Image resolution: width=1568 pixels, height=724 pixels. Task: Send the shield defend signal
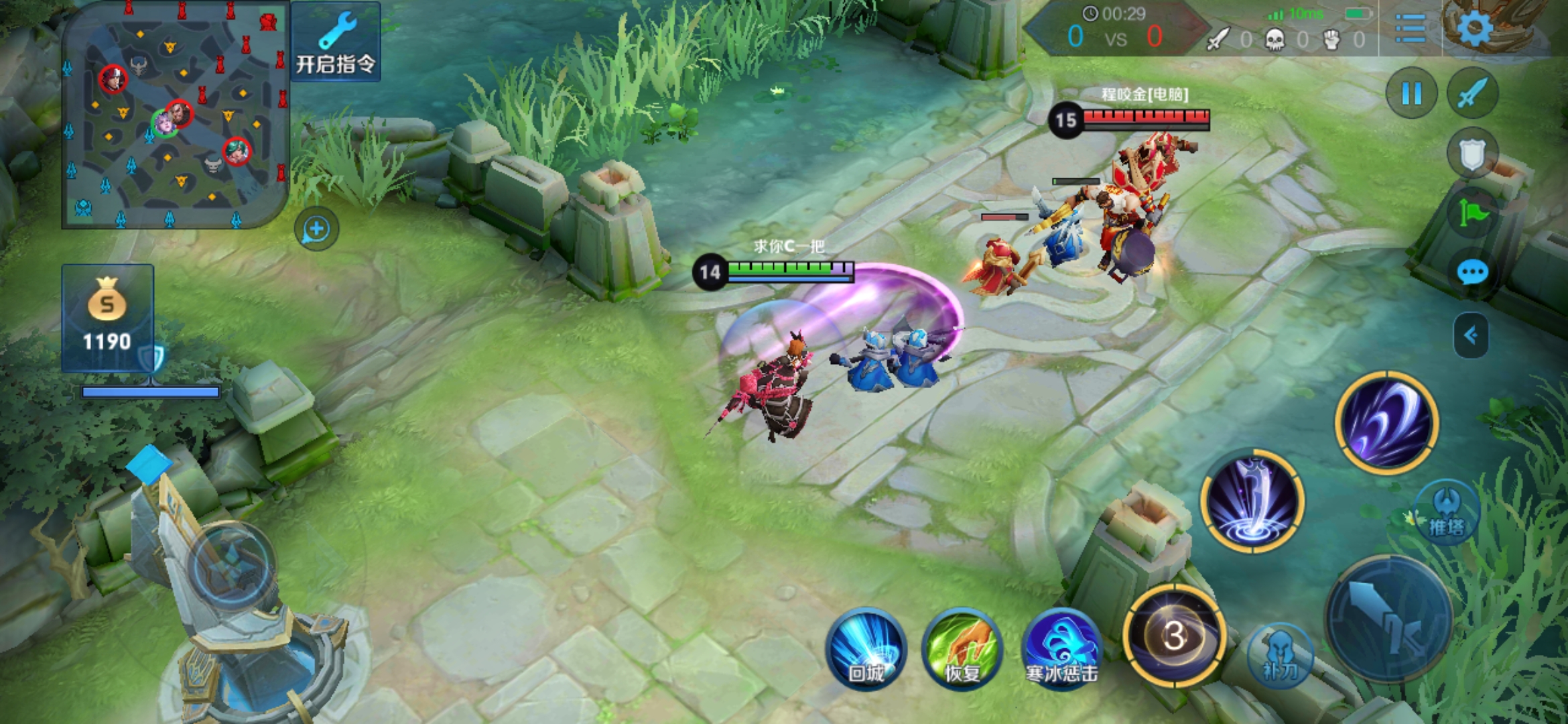1472,154
